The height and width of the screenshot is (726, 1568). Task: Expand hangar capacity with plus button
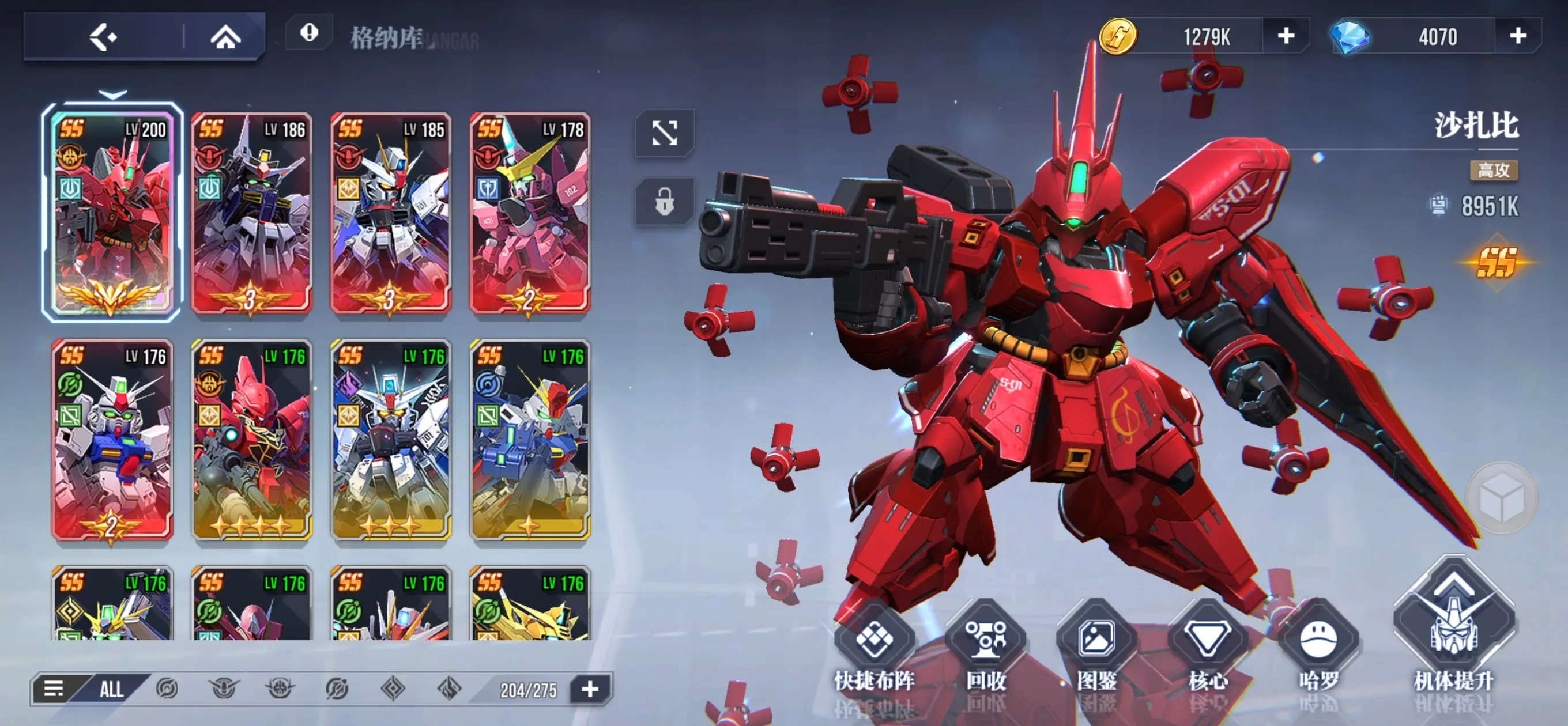click(590, 690)
